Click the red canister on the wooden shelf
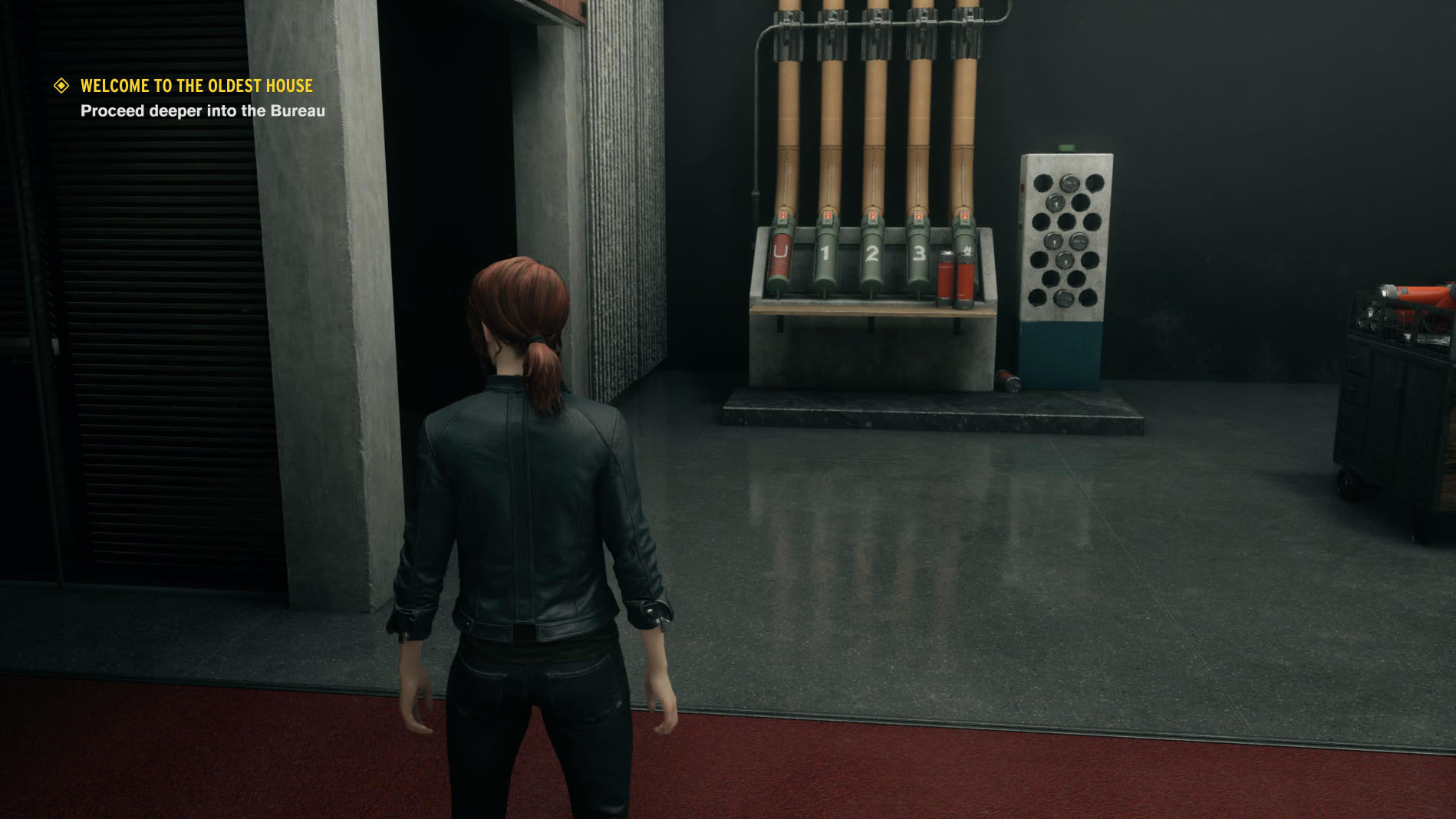This screenshot has width=1456, height=819. [945, 278]
